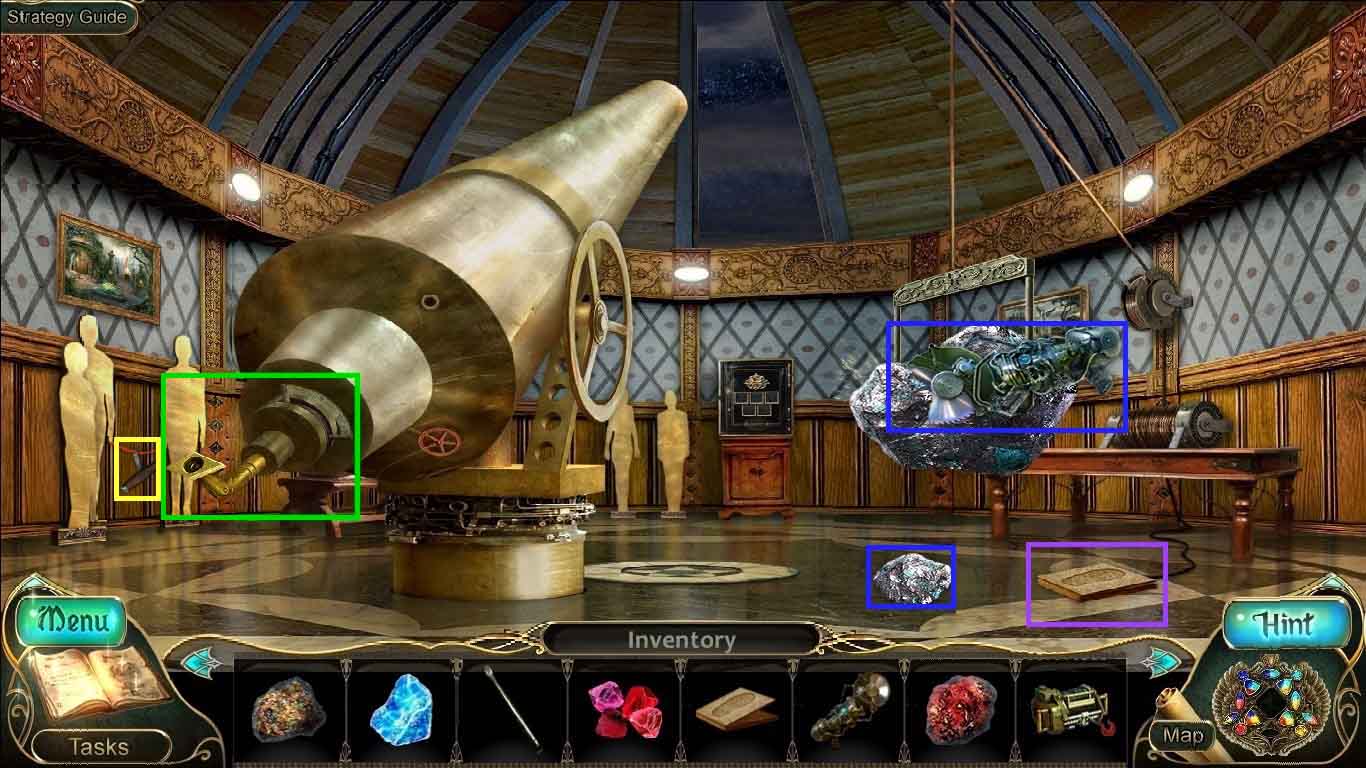
Task: Use the Hint button
Action: click(x=1284, y=624)
